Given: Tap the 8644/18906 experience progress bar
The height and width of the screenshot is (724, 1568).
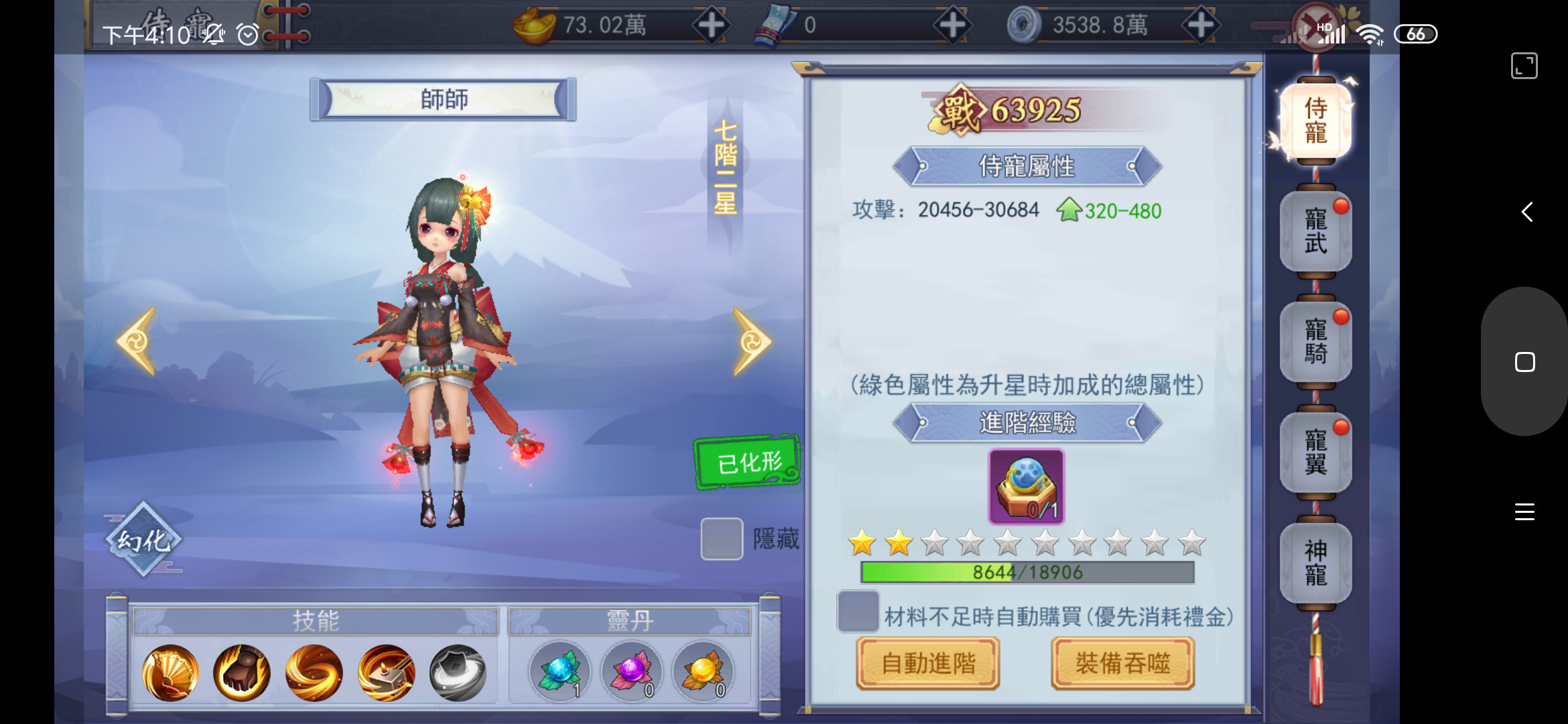Looking at the screenshot, I should (x=1027, y=573).
